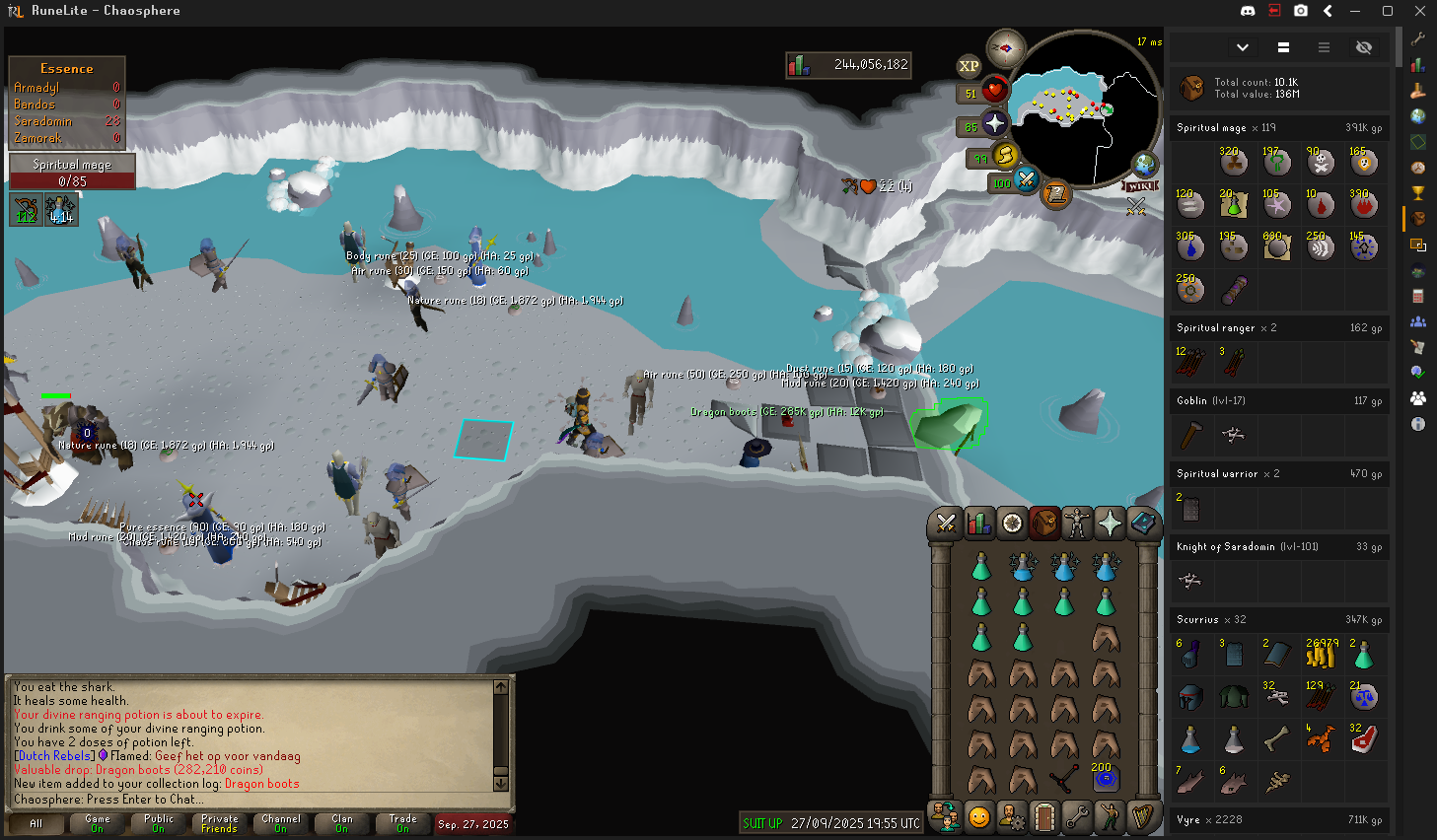Open the world map globe
The width and height of the screenshot is (1437, 840).
pyautogui.click(x=1145, y=165)
